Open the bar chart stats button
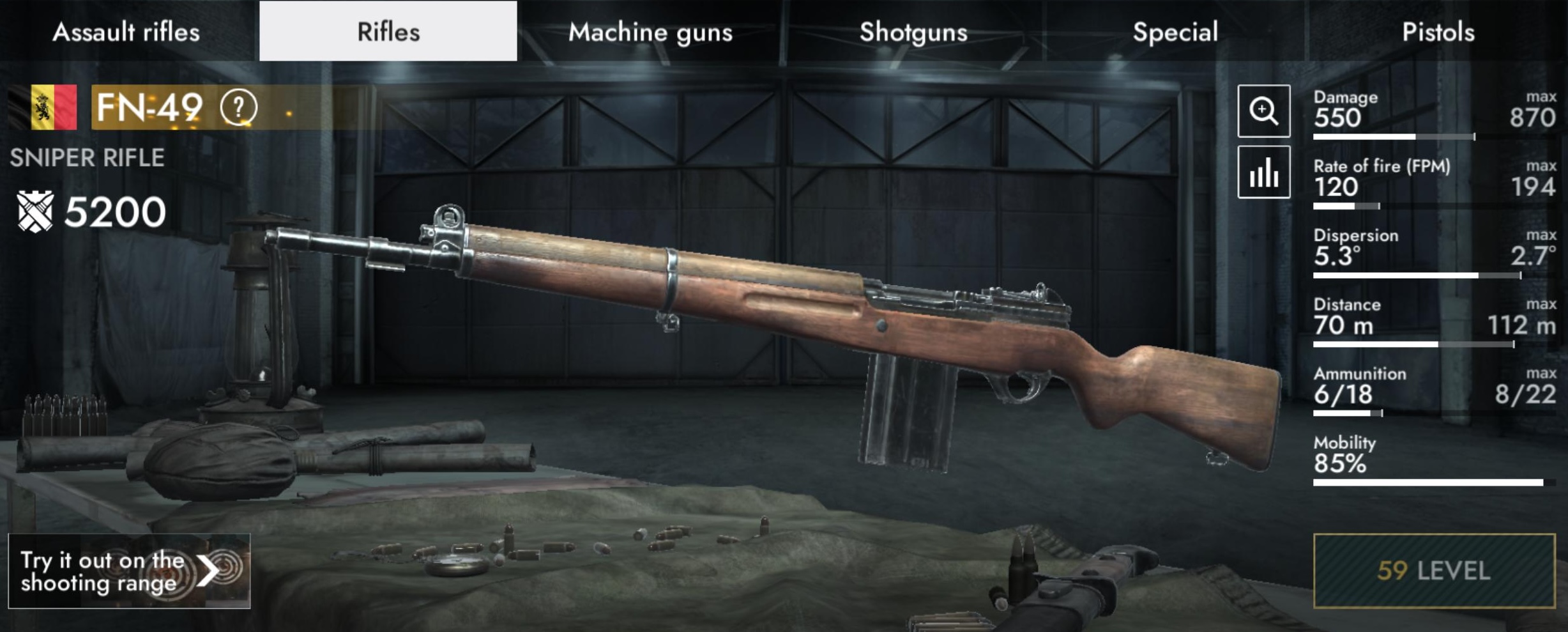This screenshot has width=1568, height=632. [x=1263, y=172]
